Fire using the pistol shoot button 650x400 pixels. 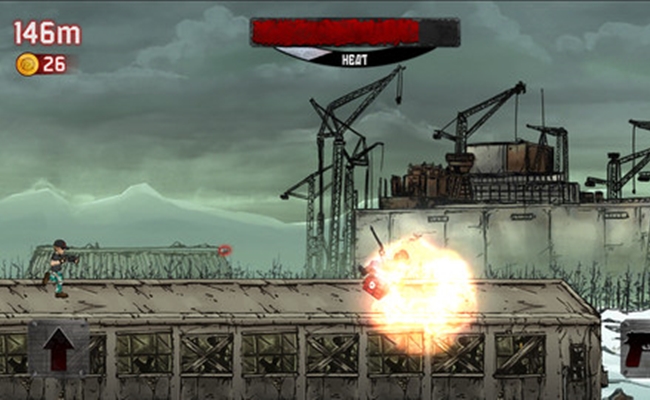pos(635,347)
